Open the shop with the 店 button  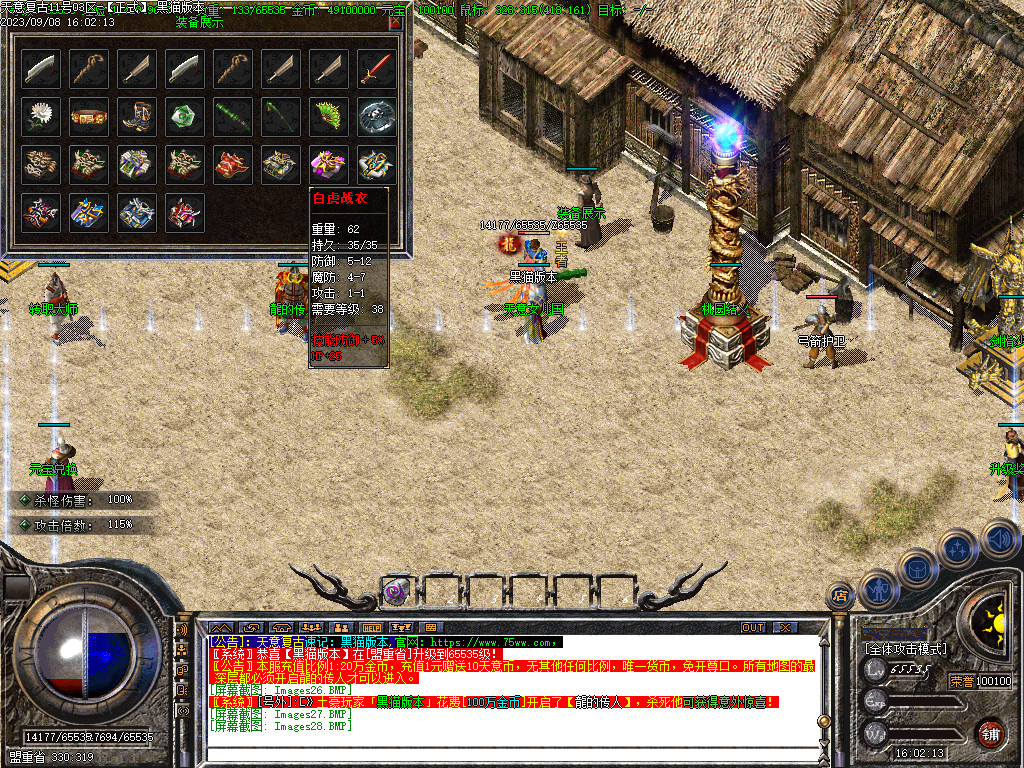pos(841,597)
